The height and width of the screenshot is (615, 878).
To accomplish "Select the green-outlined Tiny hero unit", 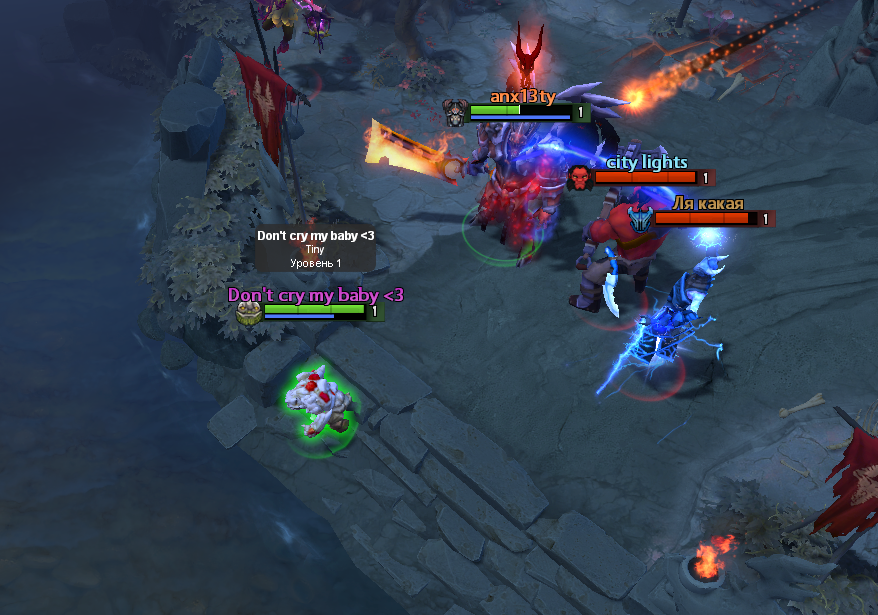I will point(317,406).
